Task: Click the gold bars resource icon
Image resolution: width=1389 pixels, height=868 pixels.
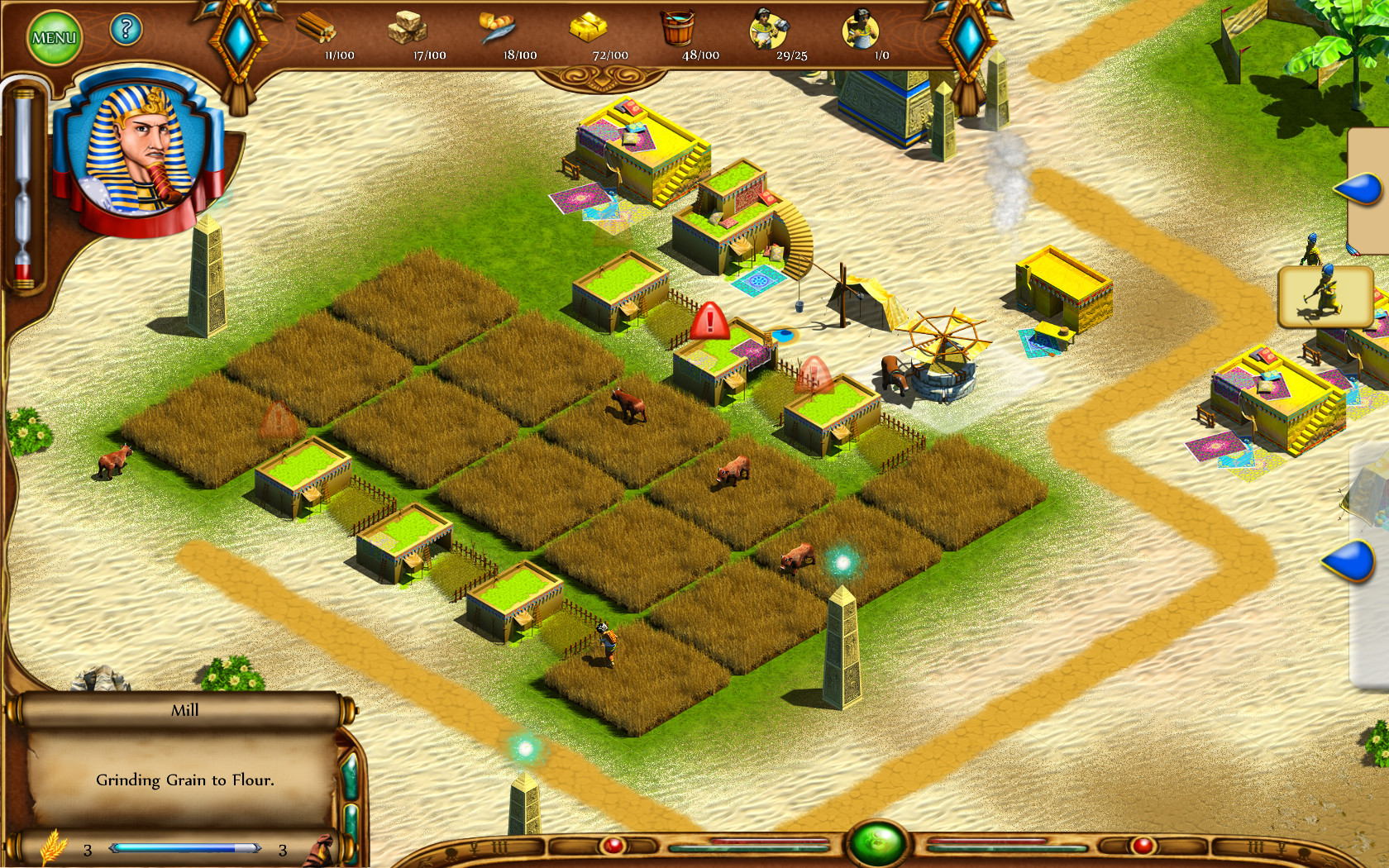Action: click(589, 28)
